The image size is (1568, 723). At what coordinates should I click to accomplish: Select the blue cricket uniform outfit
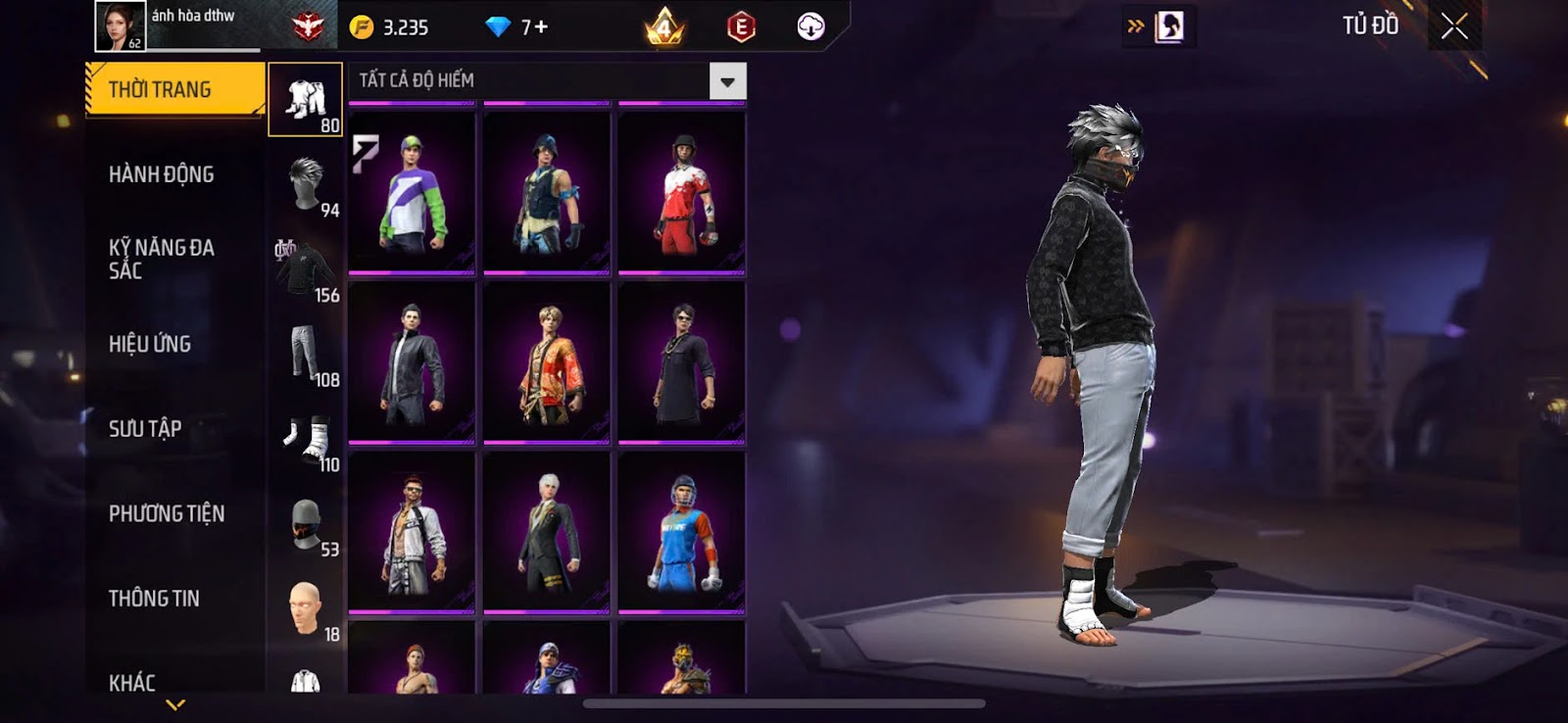tap(682, 532)
